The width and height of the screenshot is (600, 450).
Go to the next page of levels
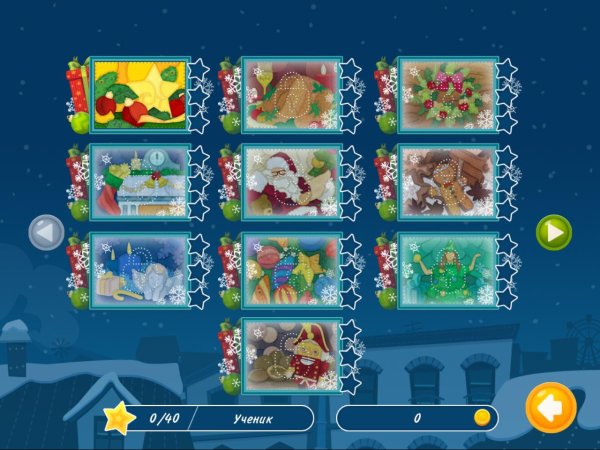(553, 233)
